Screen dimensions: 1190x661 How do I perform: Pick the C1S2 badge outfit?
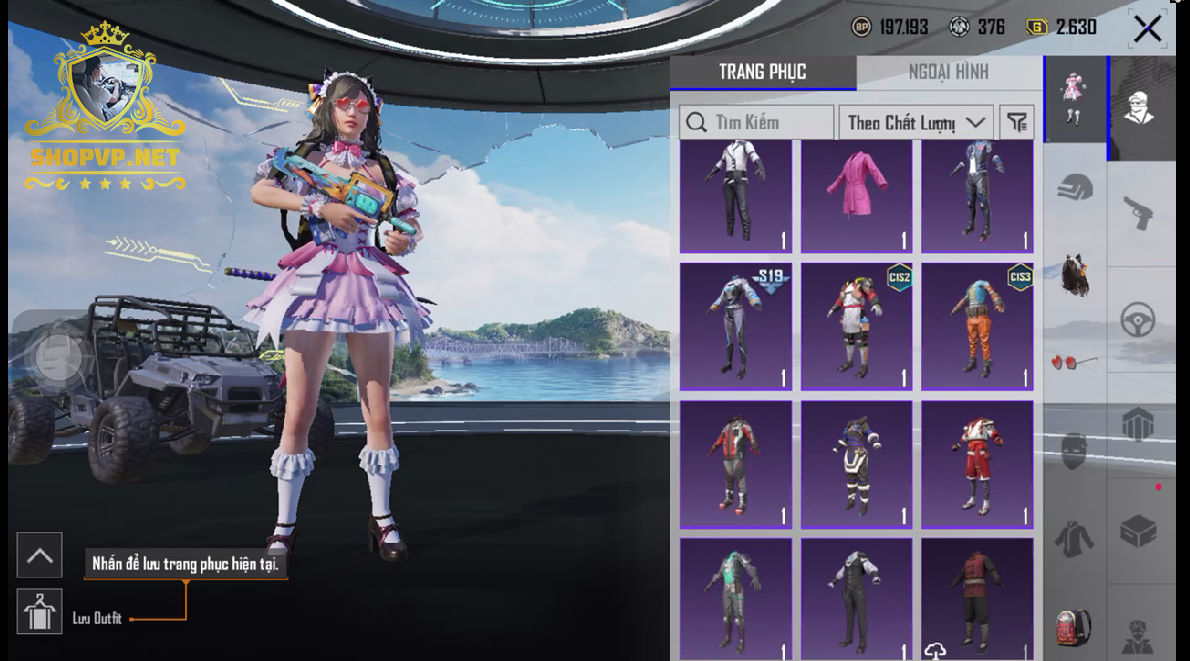(857, 326)
